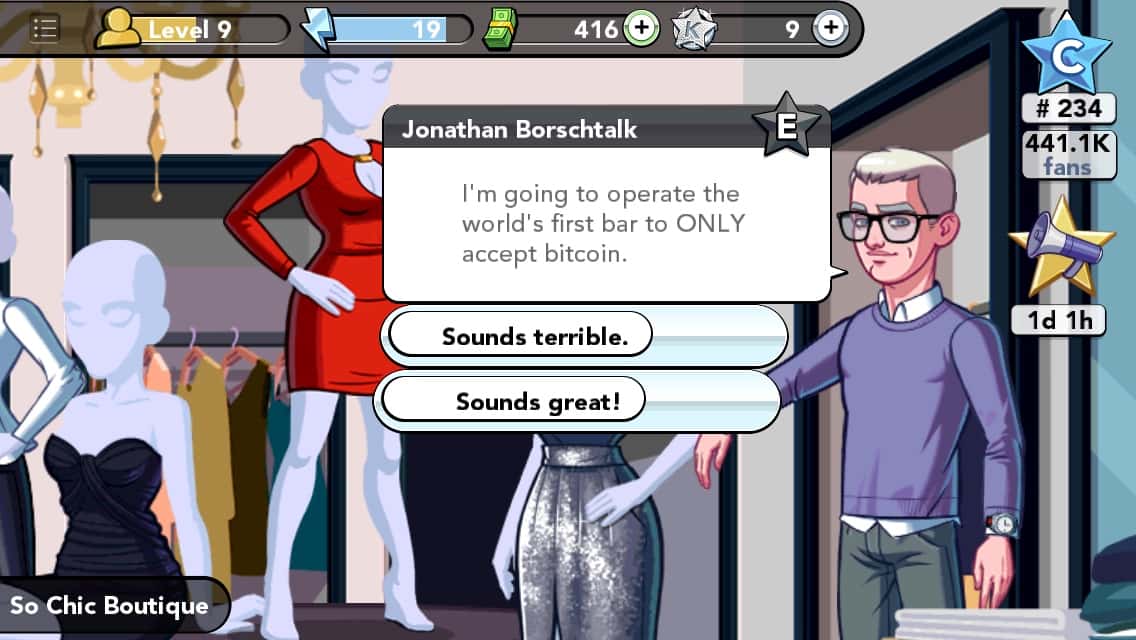
Task: Open the C-list star ranking
Action: (x=1067, y=56)
